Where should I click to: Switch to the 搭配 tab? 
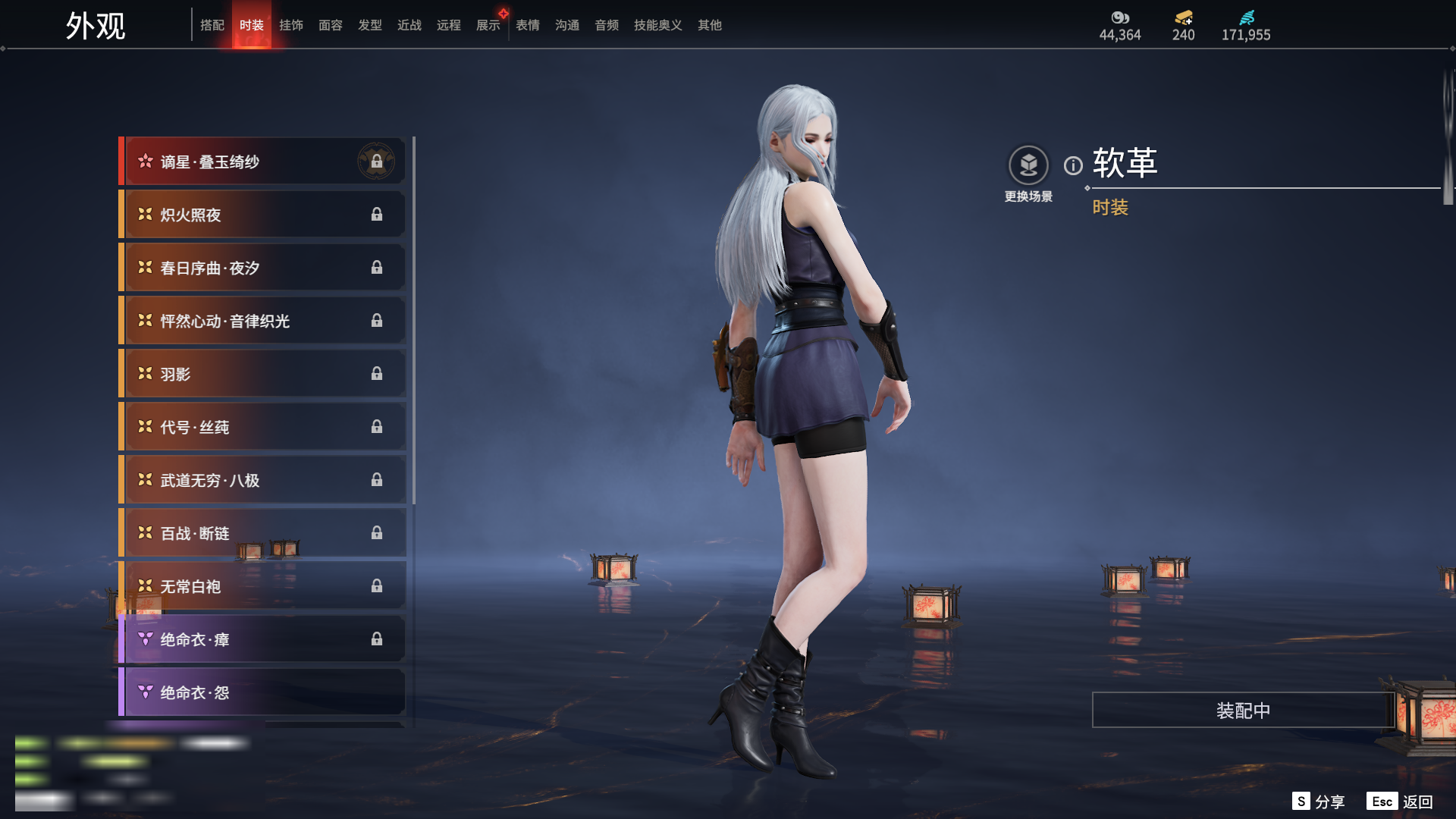(x=212, y=25)
